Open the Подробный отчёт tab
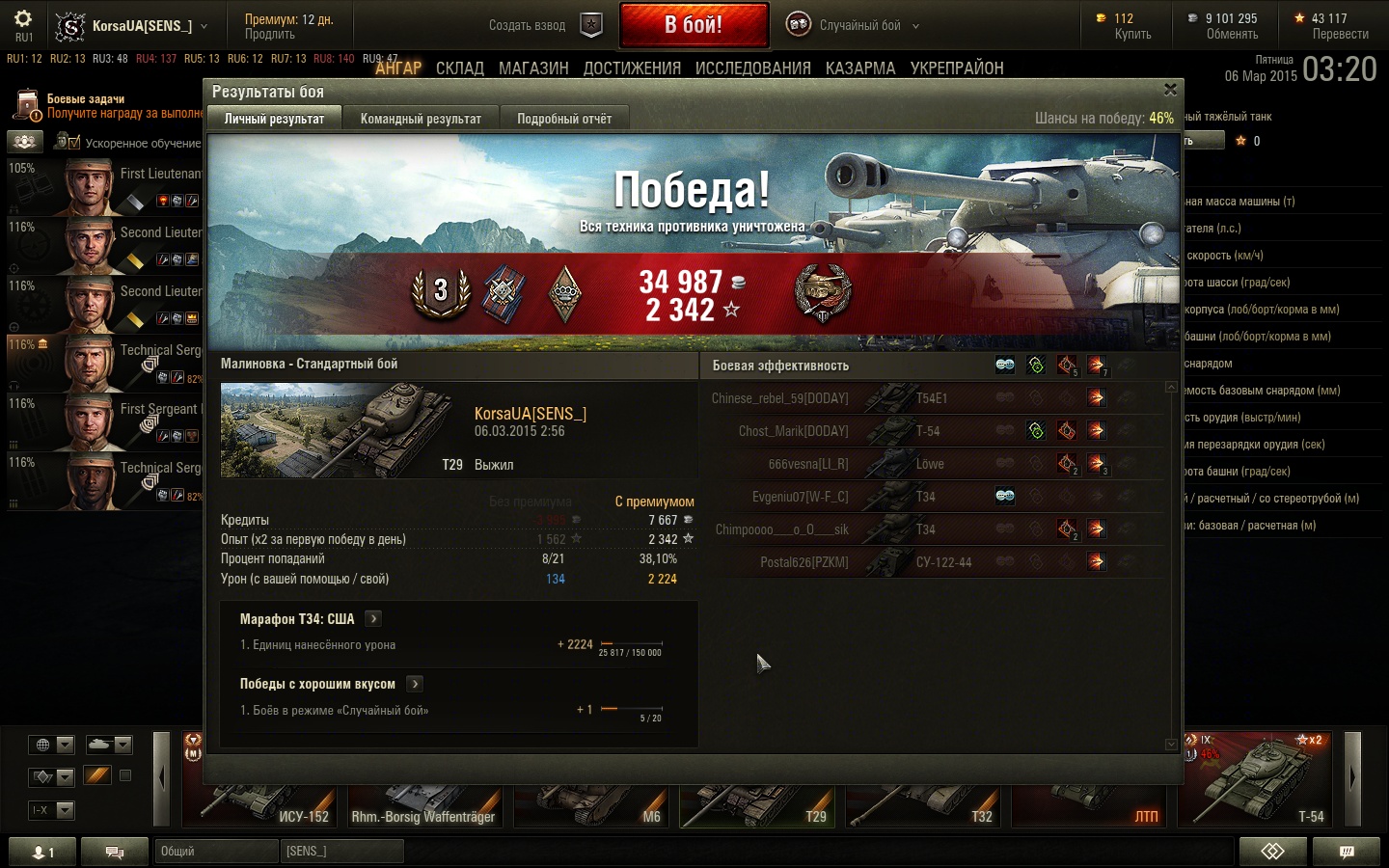 tap(564, 119)
